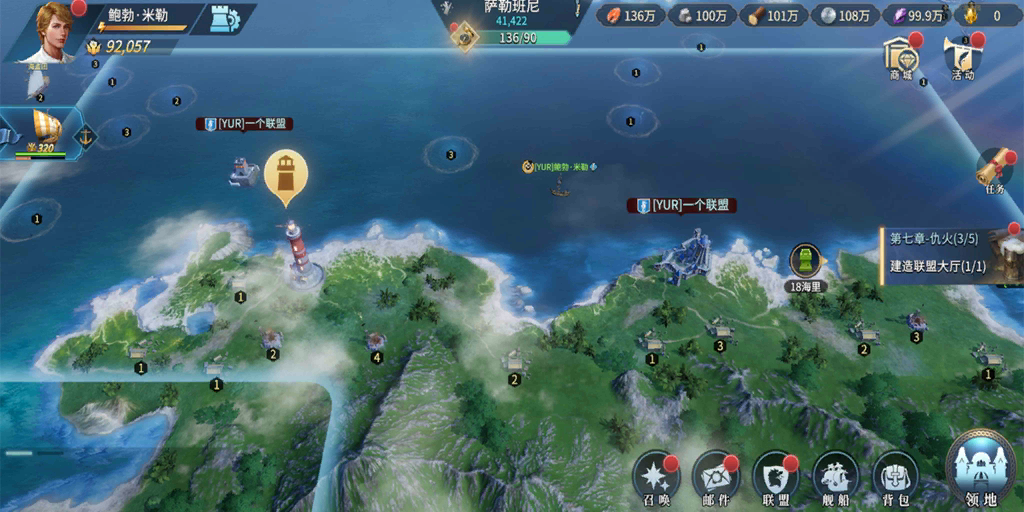
Task: Open the 联盟 alliance menu
Action: (x=776, y=478)
